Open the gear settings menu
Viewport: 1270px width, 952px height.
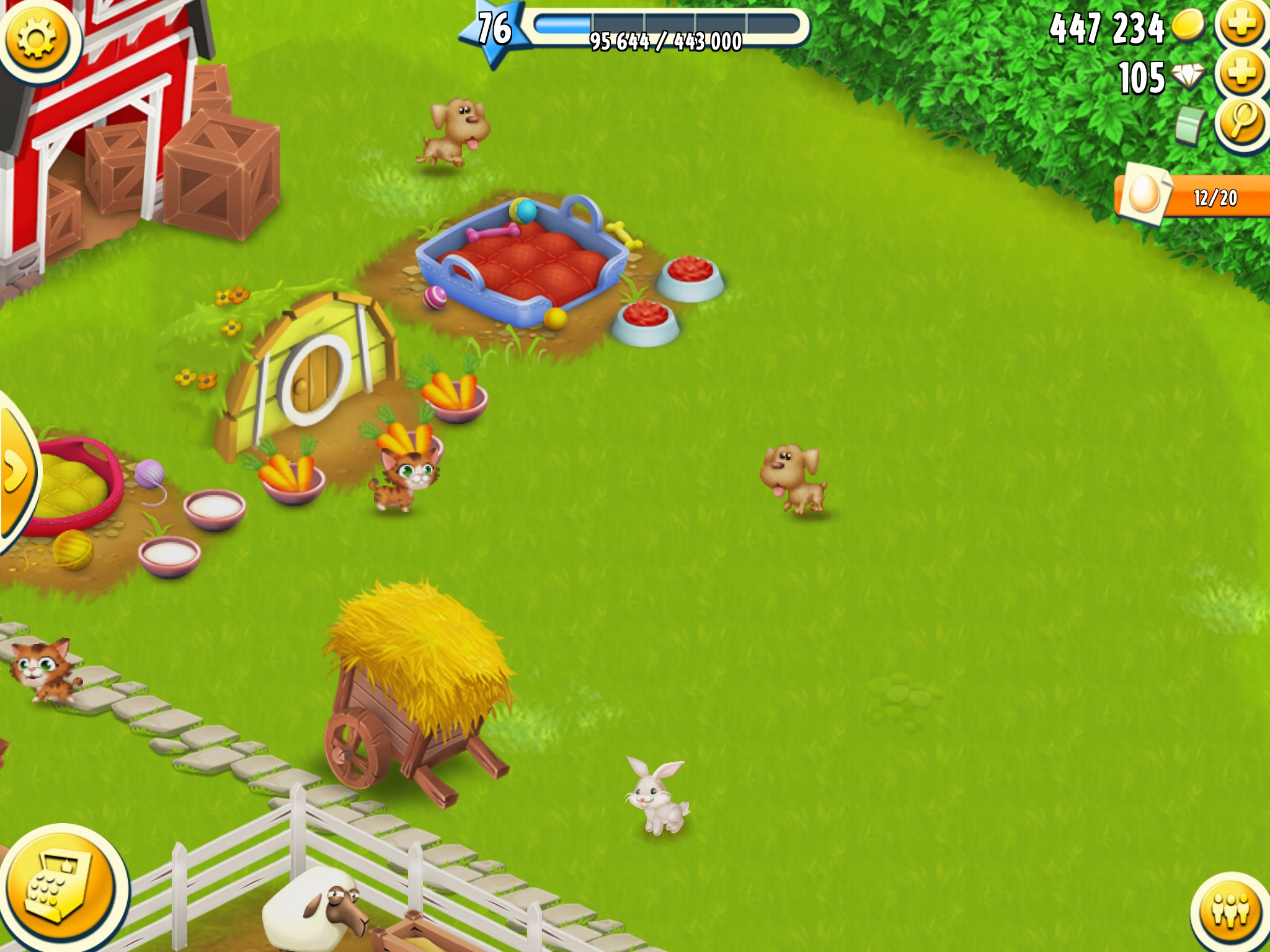click(x=37, y=38)
